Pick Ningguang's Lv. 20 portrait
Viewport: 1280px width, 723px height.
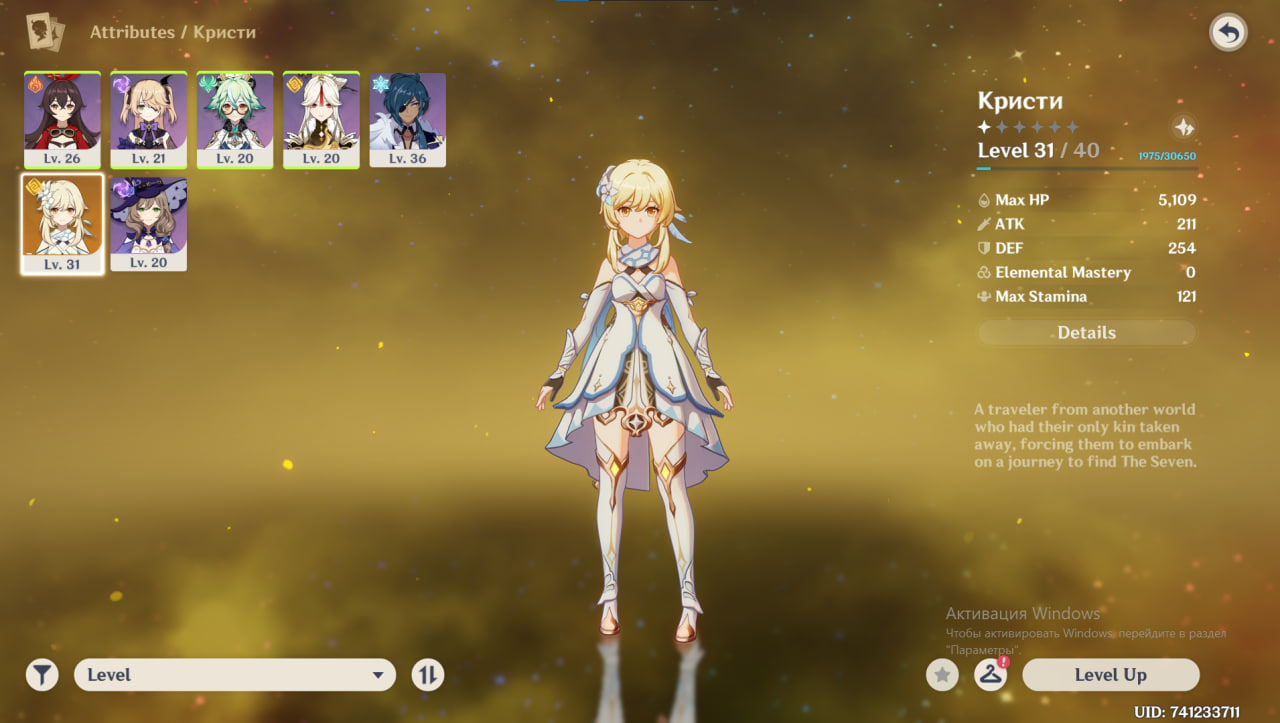point(321,119)
